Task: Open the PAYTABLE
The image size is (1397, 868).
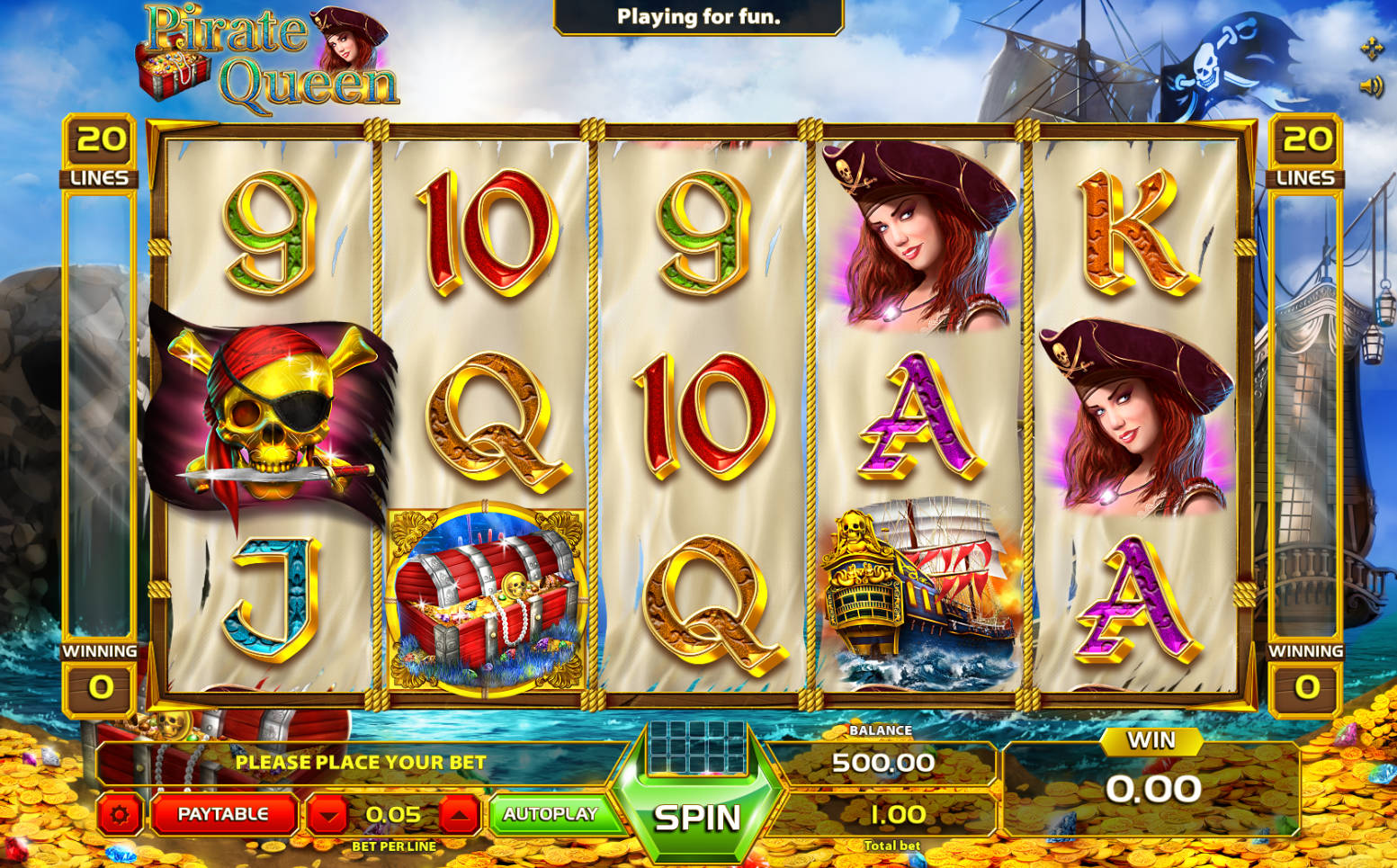Action: (x=224, y=812)
